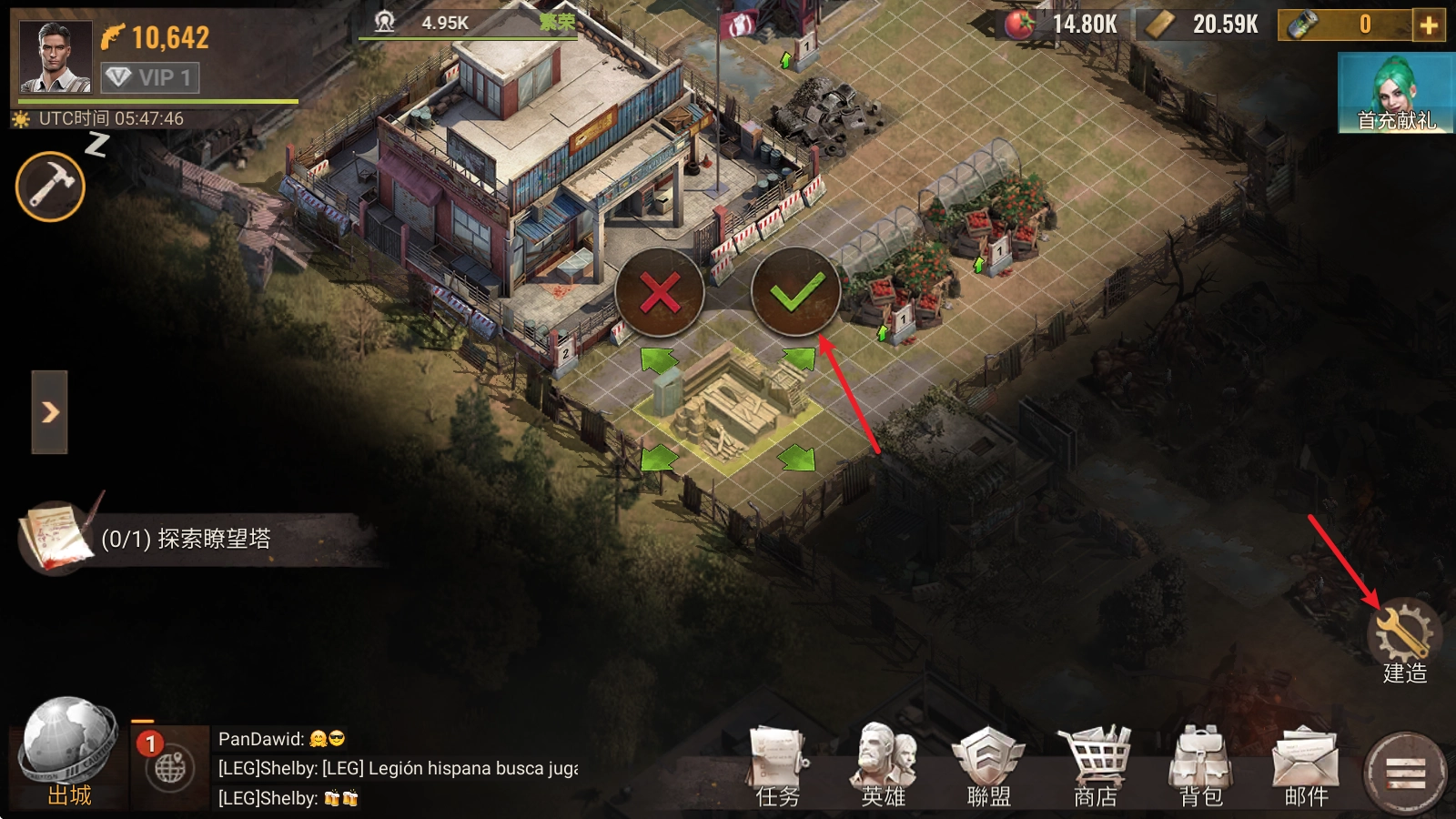The width and height of the screenshot is (1456, 819).
Task: Open the idle builder hammer icon
Action: pyautogui.click(x=50, y=187)
